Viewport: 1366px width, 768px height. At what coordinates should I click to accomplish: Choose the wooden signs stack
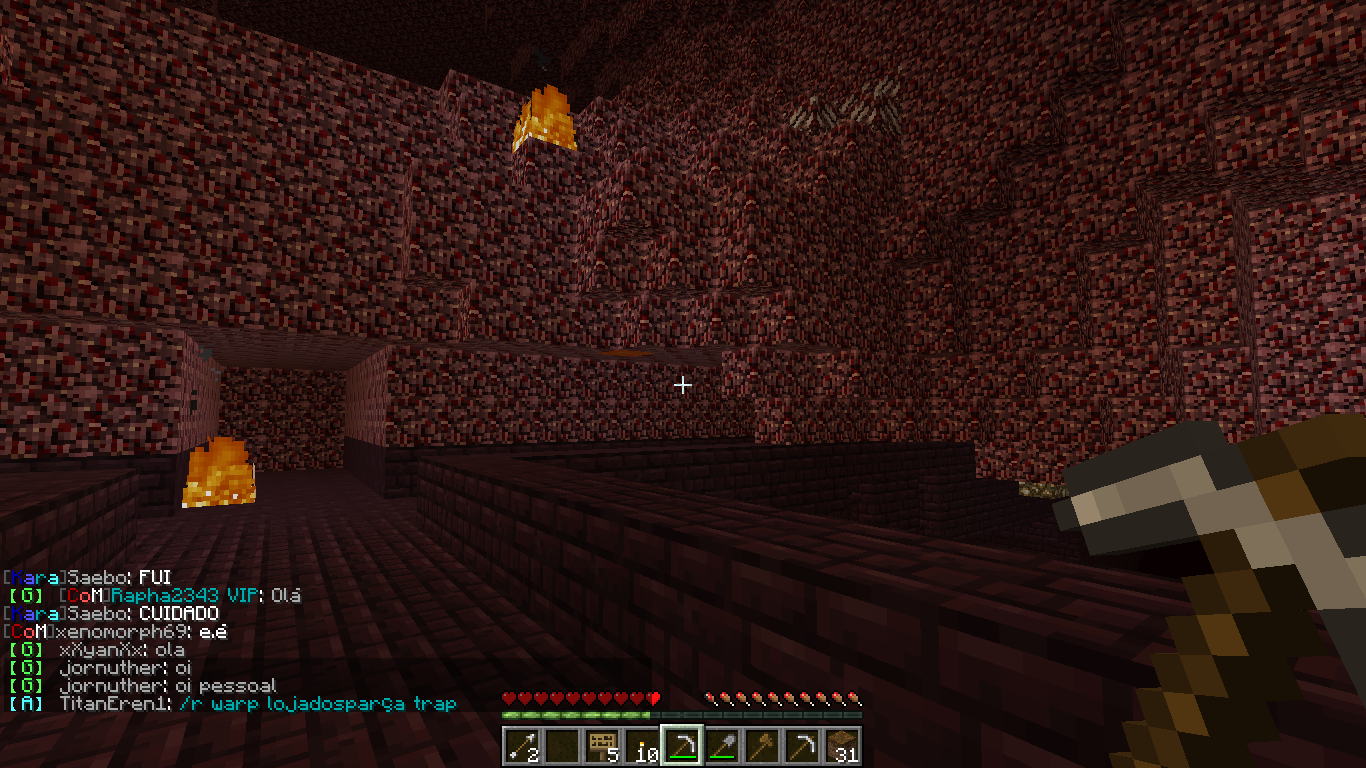coord(602,746)
